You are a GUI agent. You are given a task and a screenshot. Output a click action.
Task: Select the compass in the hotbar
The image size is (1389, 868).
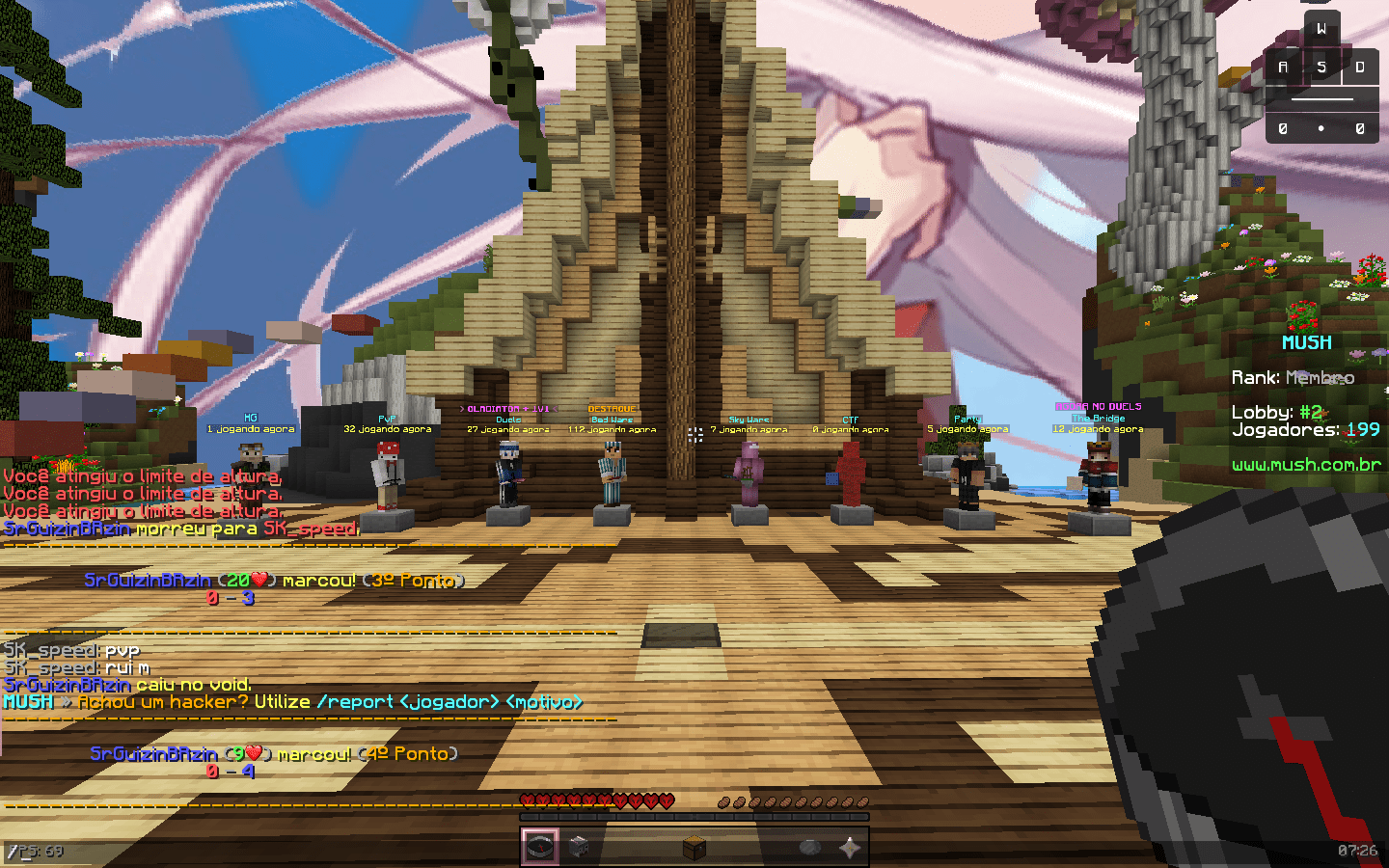click(540, 848)
